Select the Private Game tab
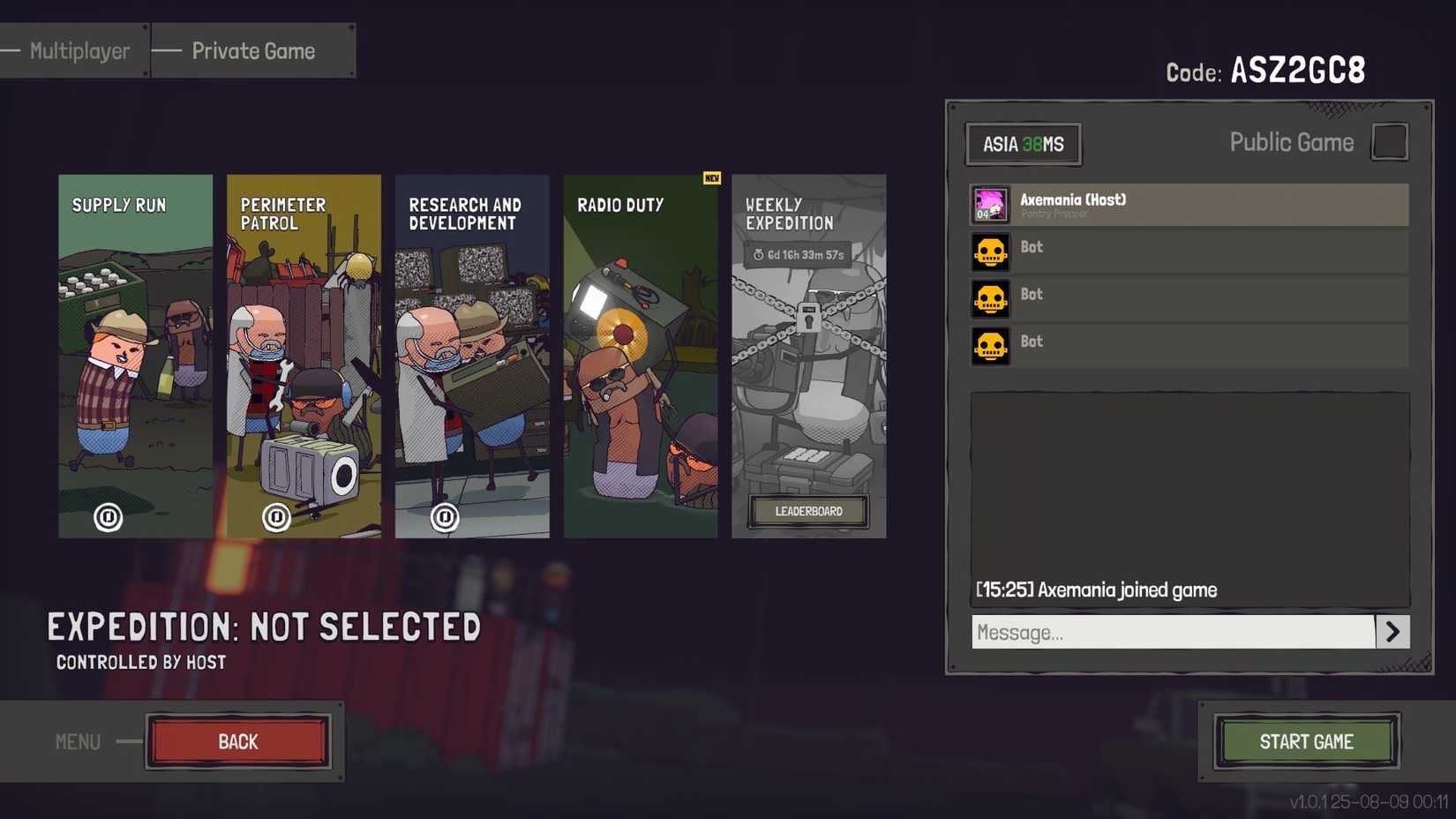1456x819 pixels. point(252,50)
